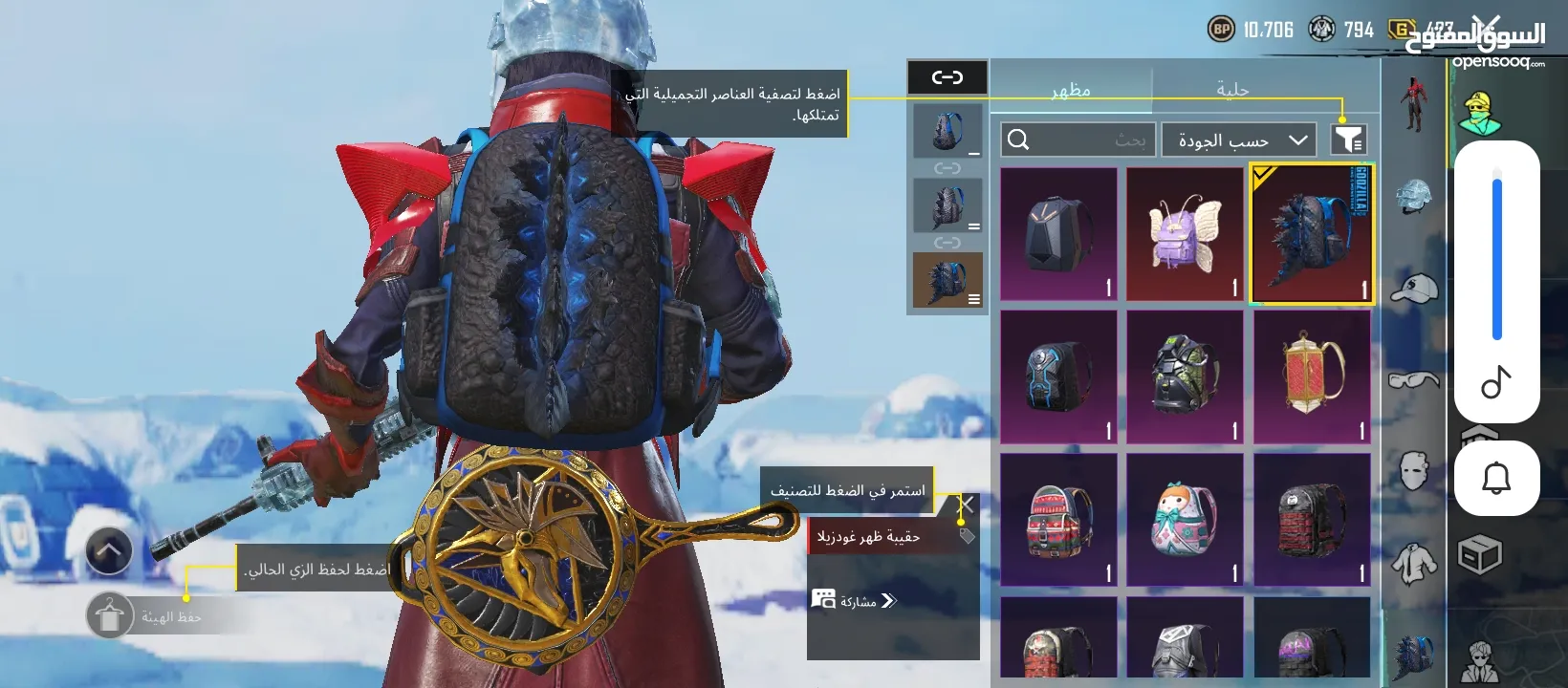
Task: Show the cap headwear category
Action: (x=1413, y=288)
